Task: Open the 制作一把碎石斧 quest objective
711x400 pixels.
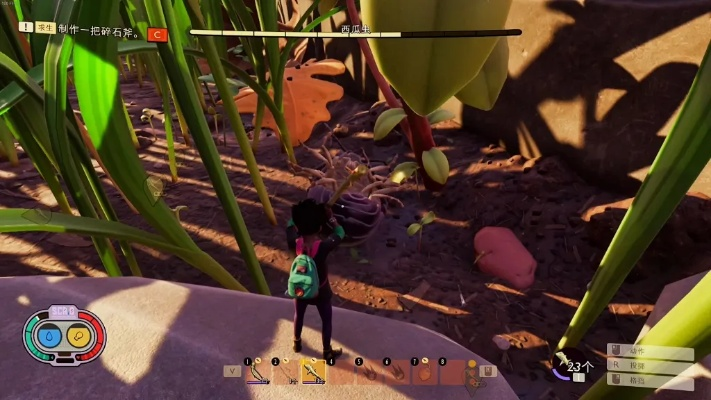Action: click(100, 30)
